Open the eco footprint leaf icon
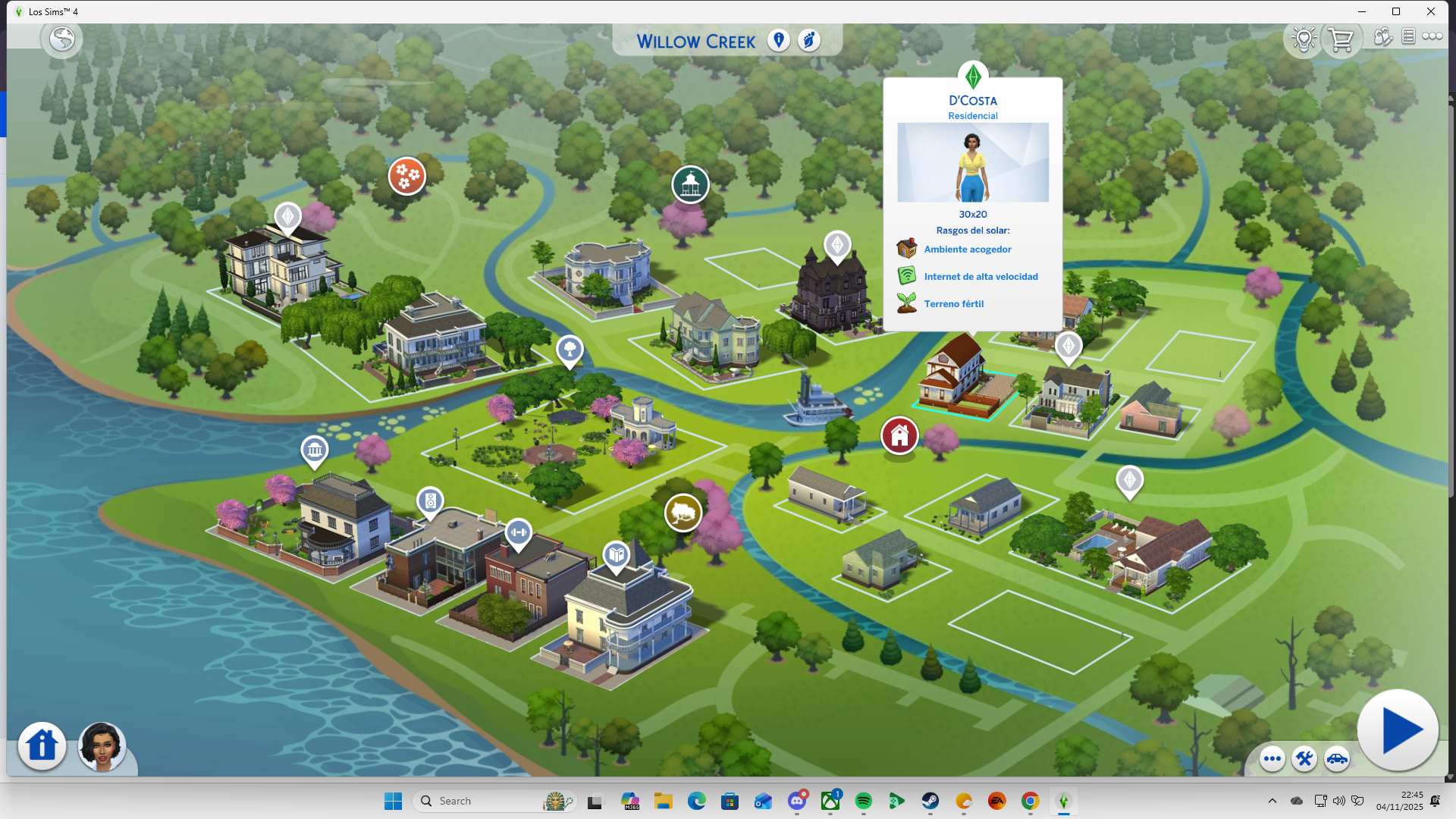Screen dimensions: 1456x819 pos(809,40)
